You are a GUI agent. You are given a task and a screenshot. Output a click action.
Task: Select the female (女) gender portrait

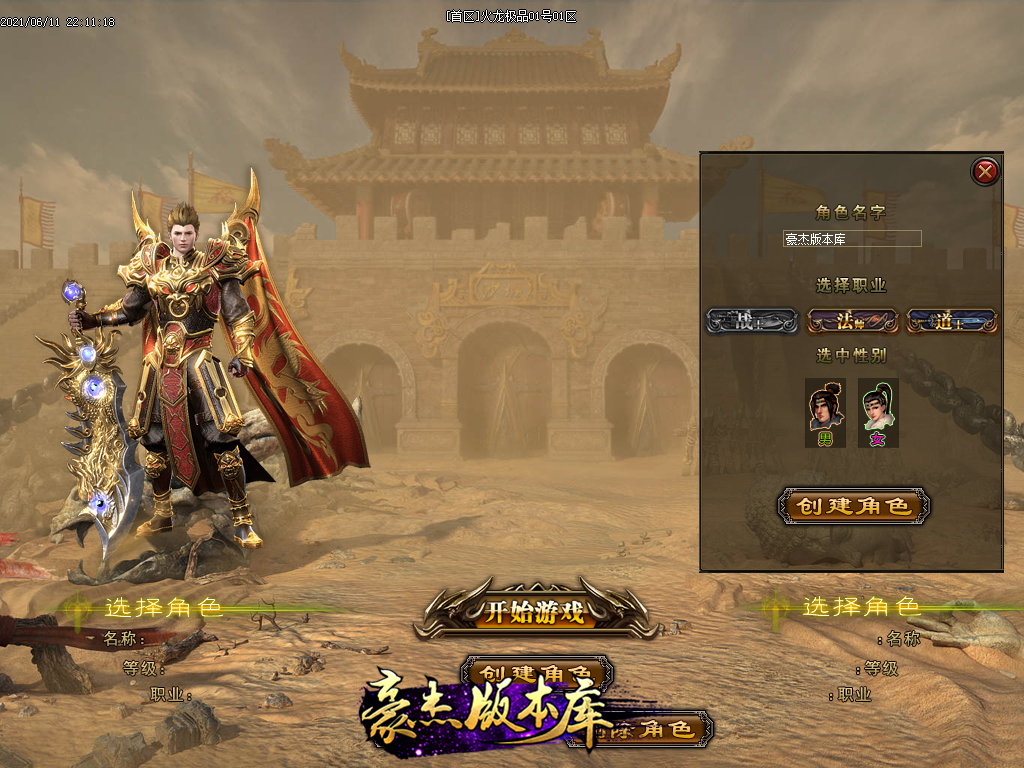878,412
